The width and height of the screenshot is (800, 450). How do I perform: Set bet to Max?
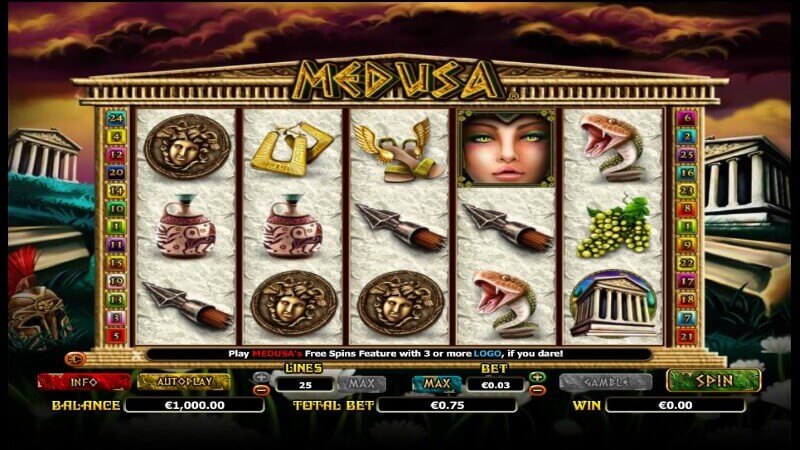pos(436,383)
